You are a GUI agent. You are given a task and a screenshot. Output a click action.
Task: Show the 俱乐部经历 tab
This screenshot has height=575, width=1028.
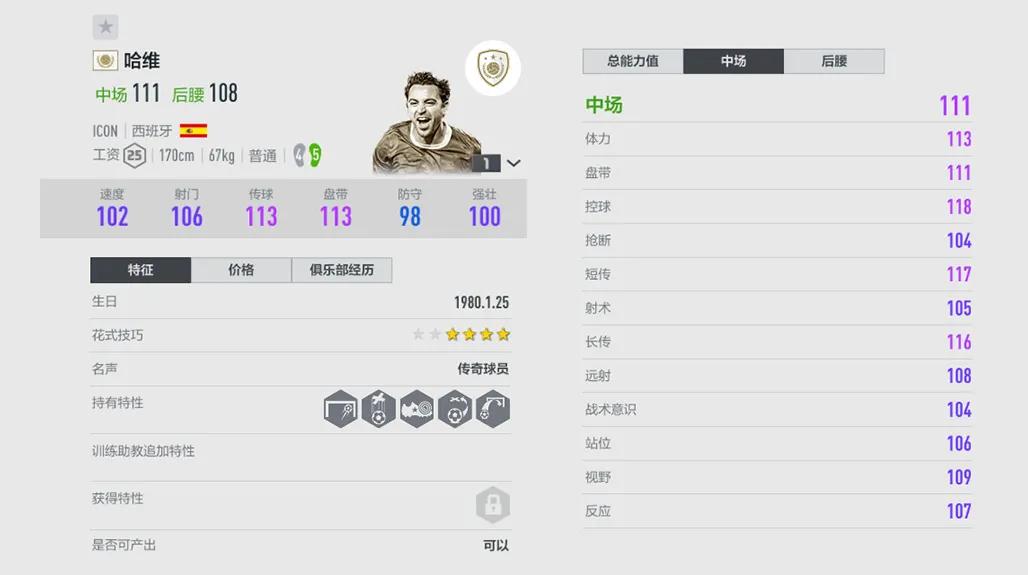pos(342,270)
